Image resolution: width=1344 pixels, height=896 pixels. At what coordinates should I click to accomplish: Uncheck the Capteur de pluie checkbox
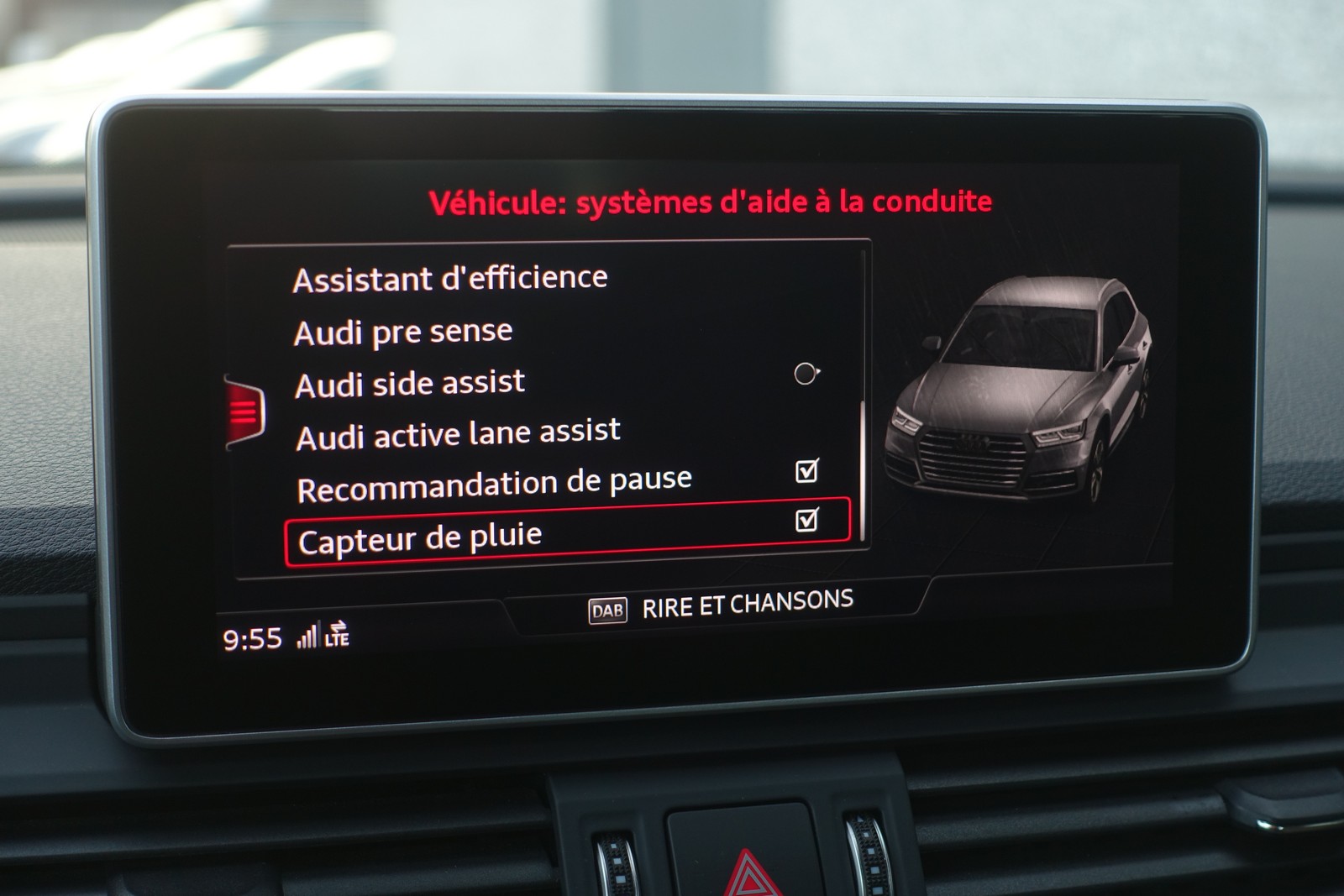tap(806, 521)
